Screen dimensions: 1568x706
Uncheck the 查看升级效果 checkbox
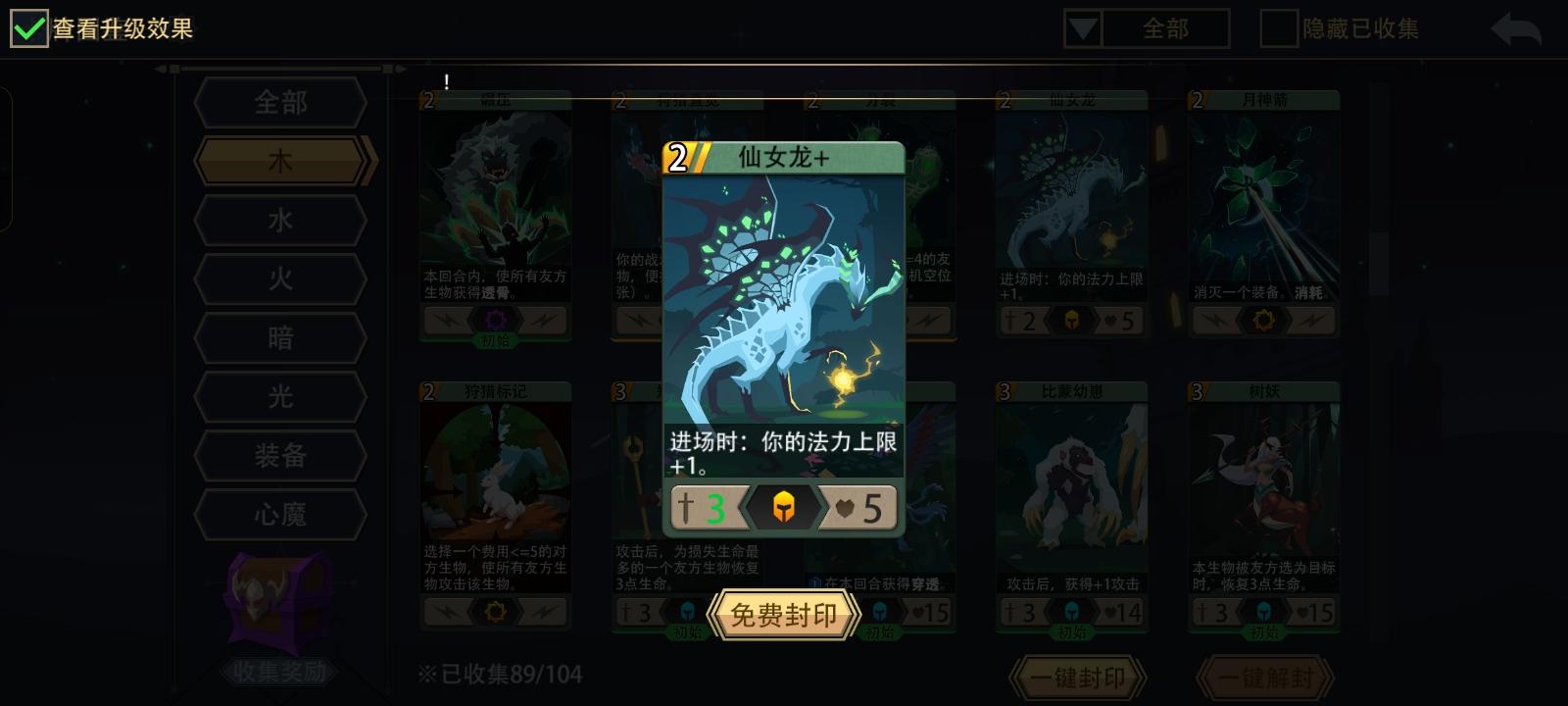[29, 28]
